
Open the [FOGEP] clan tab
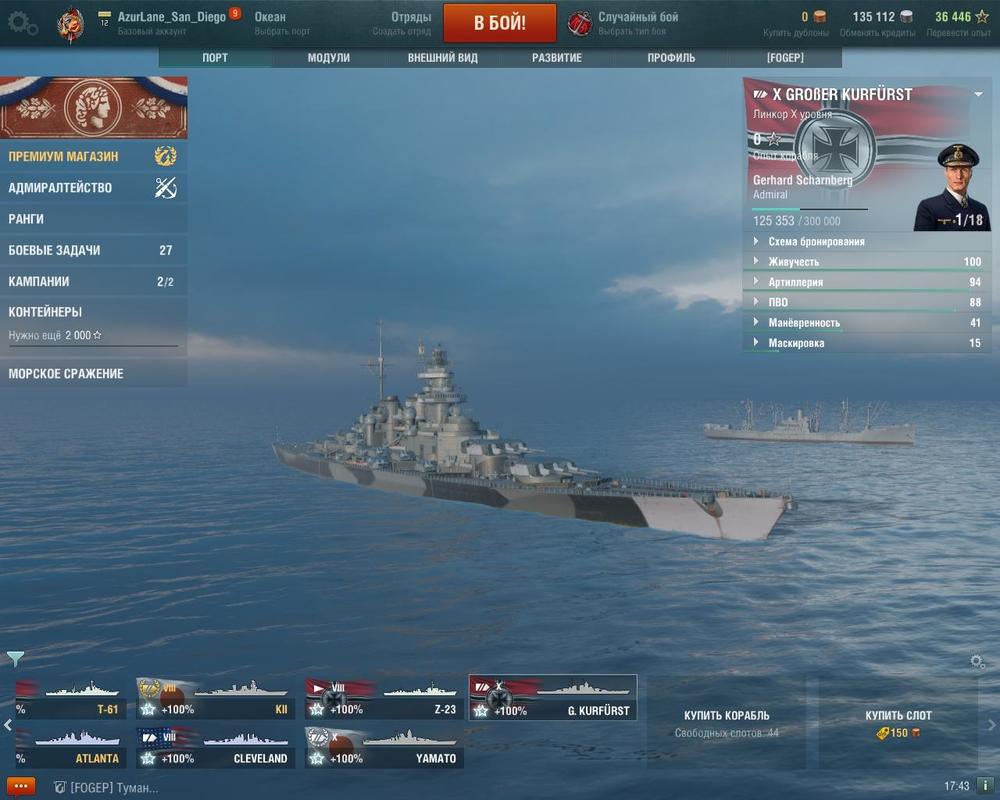pos(785,58)
